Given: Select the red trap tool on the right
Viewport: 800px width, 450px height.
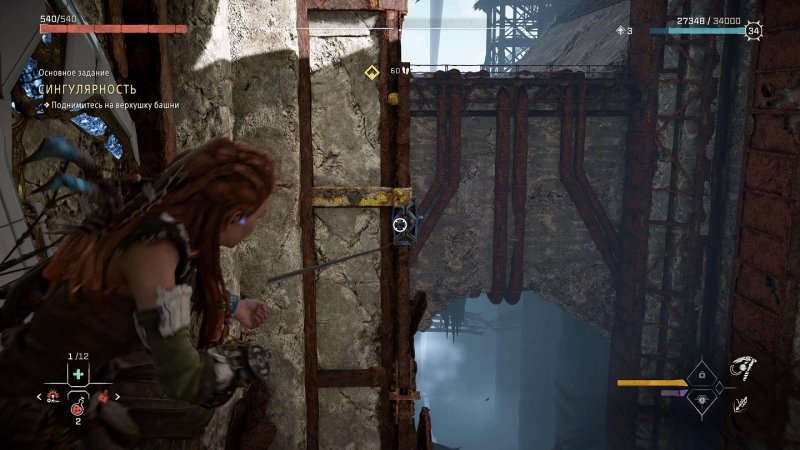Looking at the screenshot, I should [102, 397].
